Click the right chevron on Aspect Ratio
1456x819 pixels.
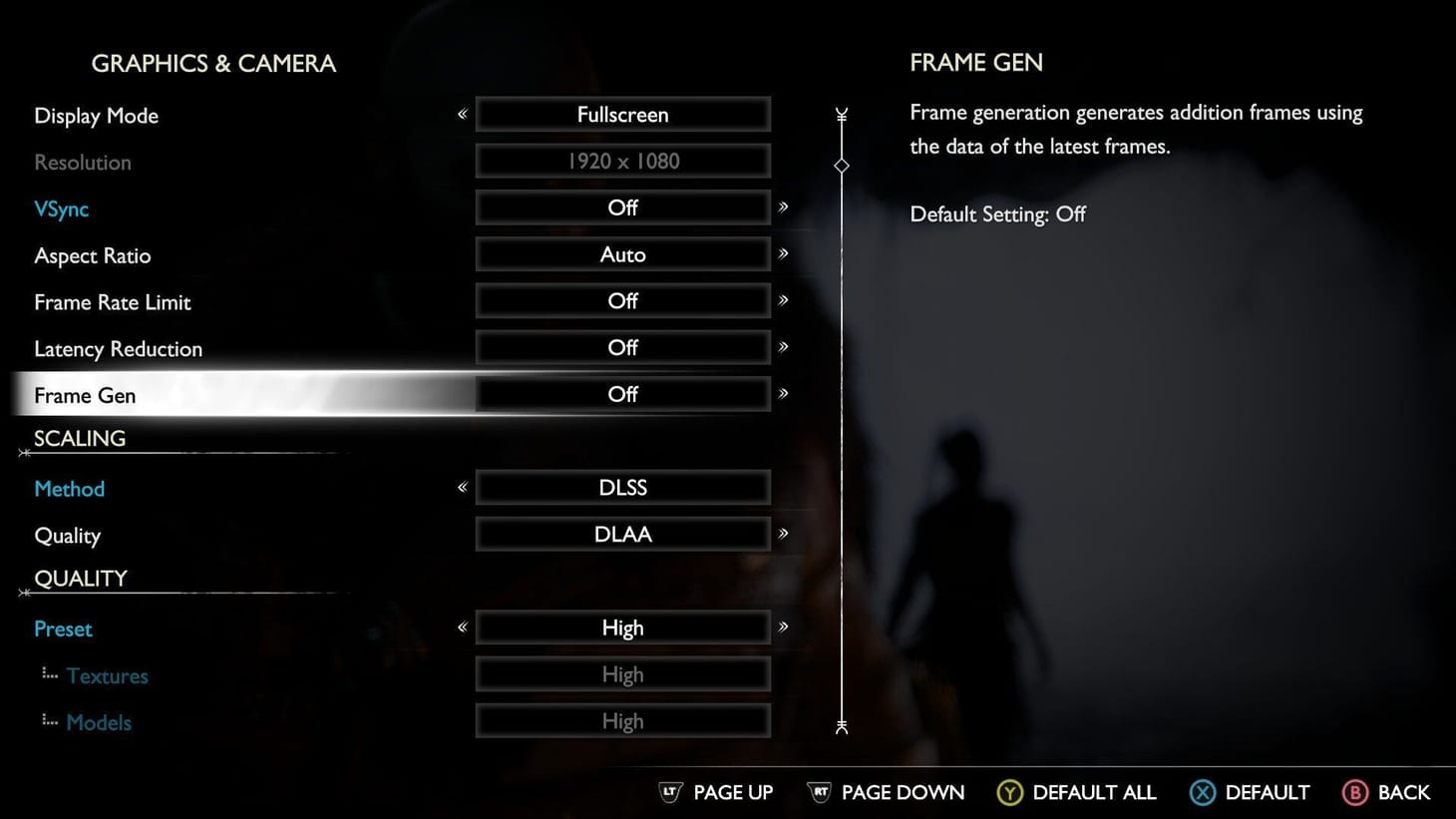tap(785, 254)
